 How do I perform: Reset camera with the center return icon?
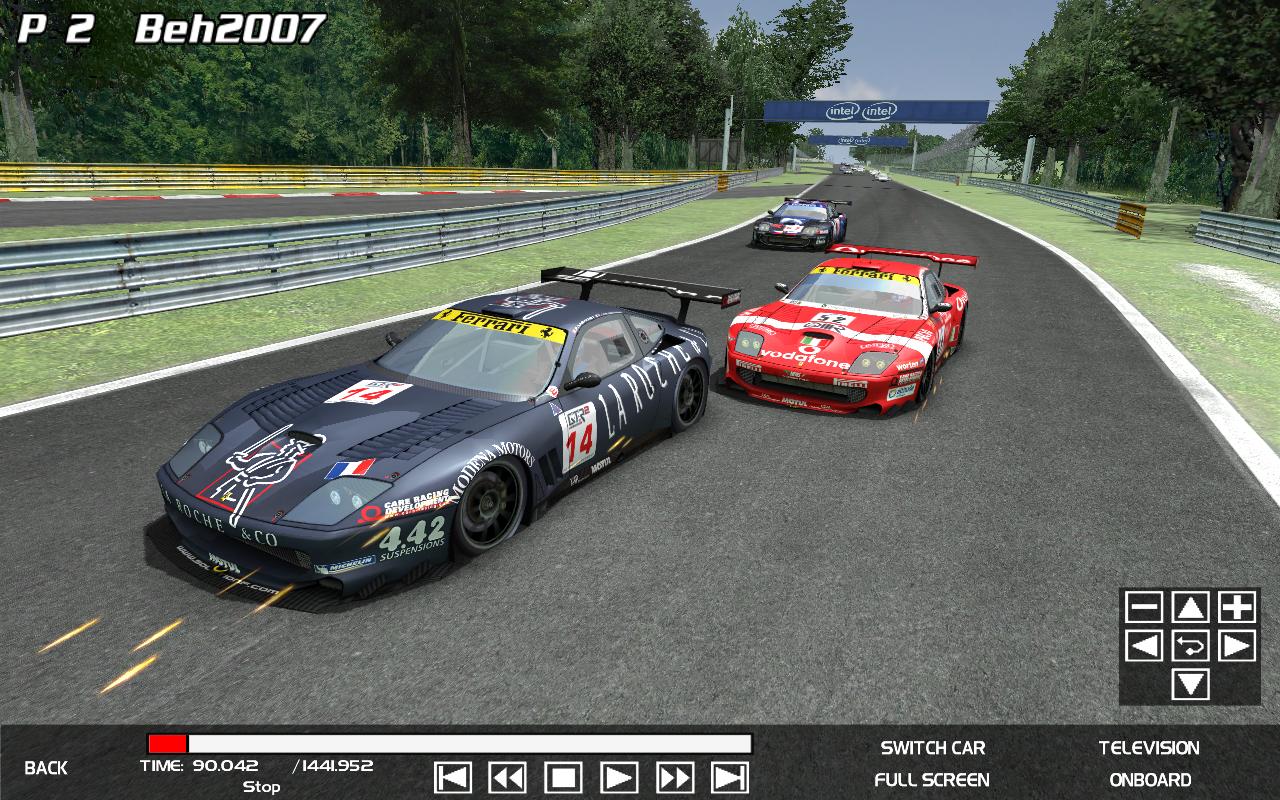1190,646
